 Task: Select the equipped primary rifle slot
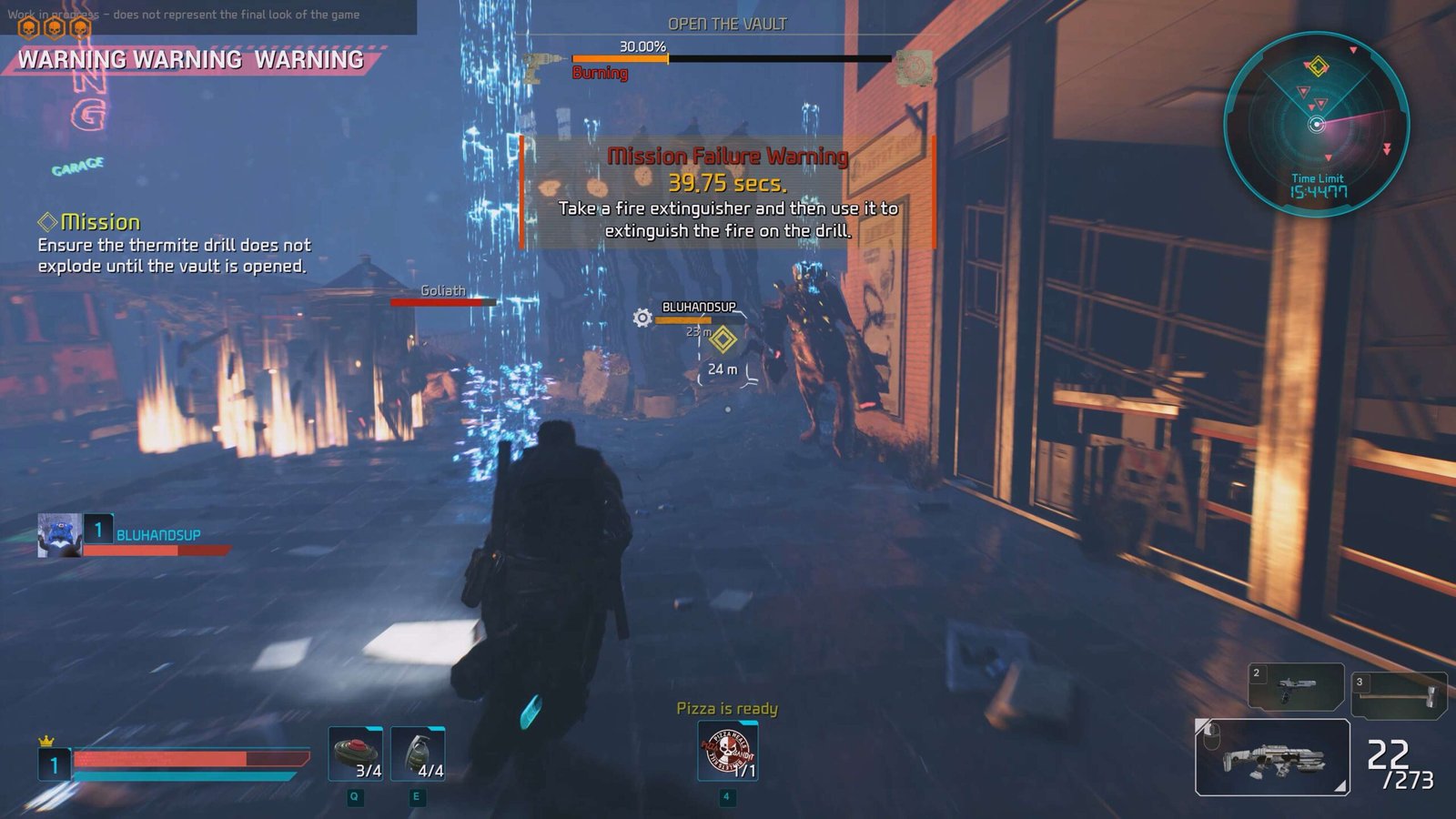point(1271,757)
